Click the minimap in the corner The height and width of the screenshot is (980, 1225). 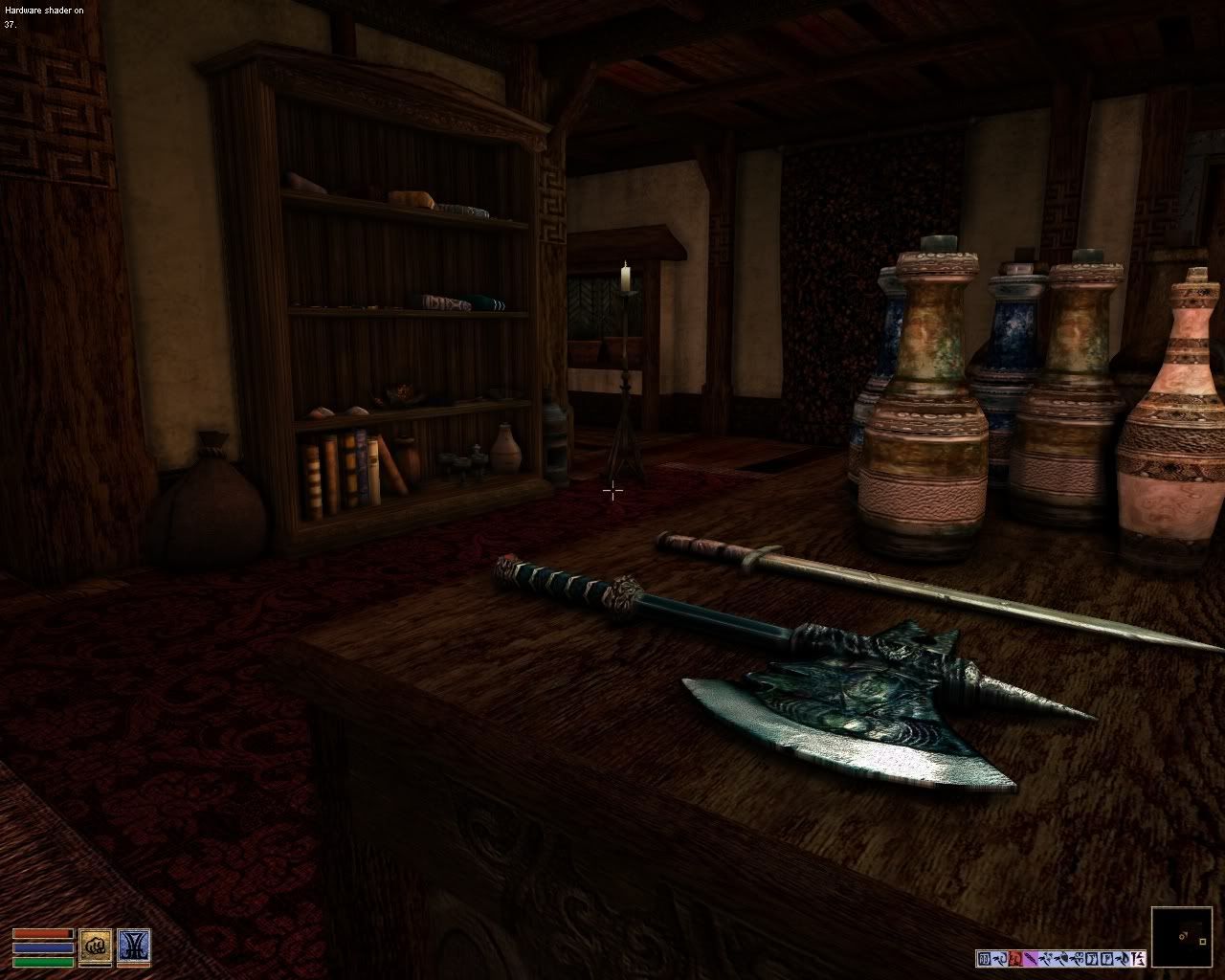1182,937
